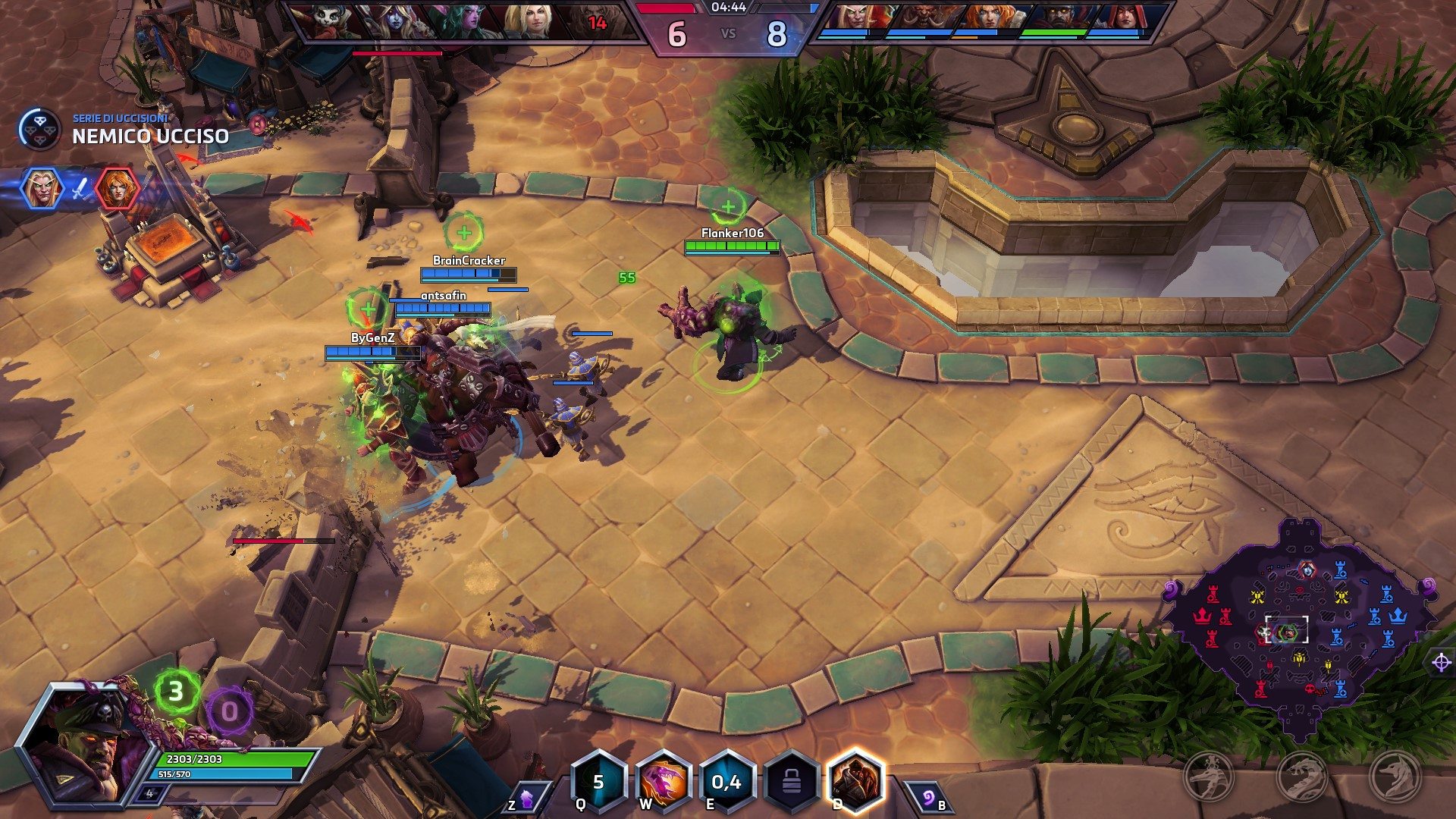Activate the minimap ping crosshair button
Screen dimensions: 1456x819
[x=1441, y=663]
